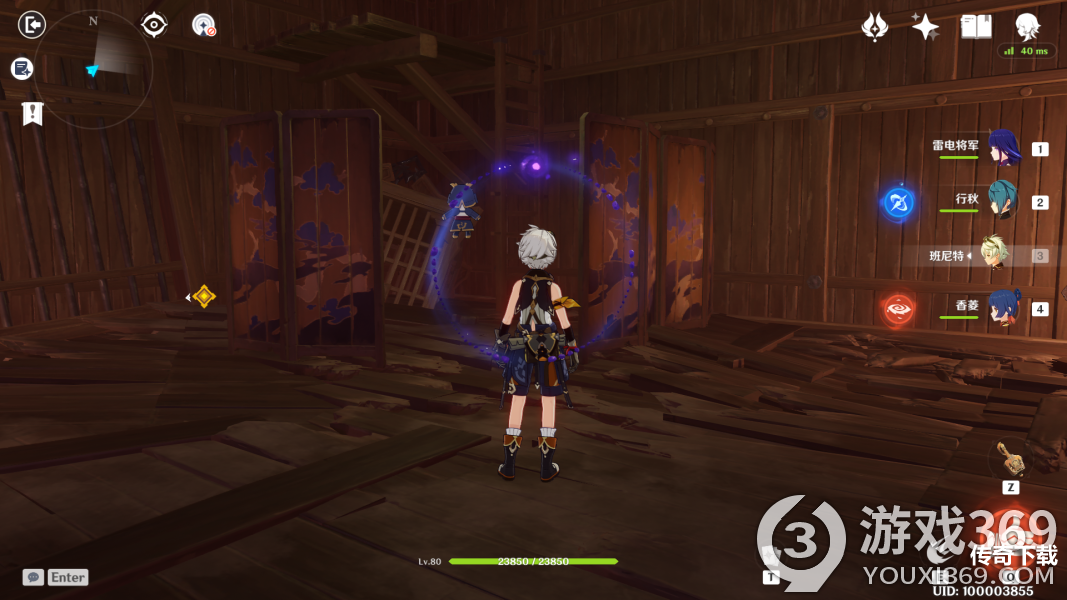Open the quest list note icon

[x=22, y=68]
